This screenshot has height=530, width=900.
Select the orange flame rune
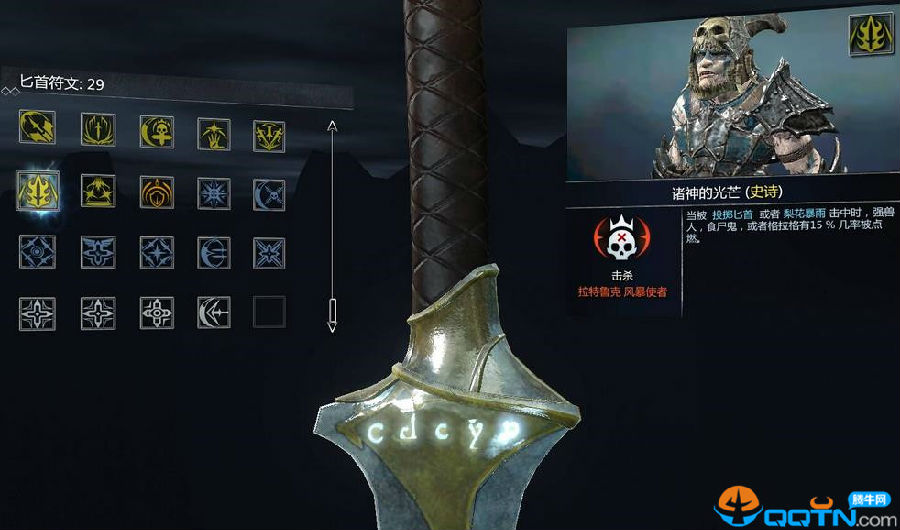coord(155,191)
